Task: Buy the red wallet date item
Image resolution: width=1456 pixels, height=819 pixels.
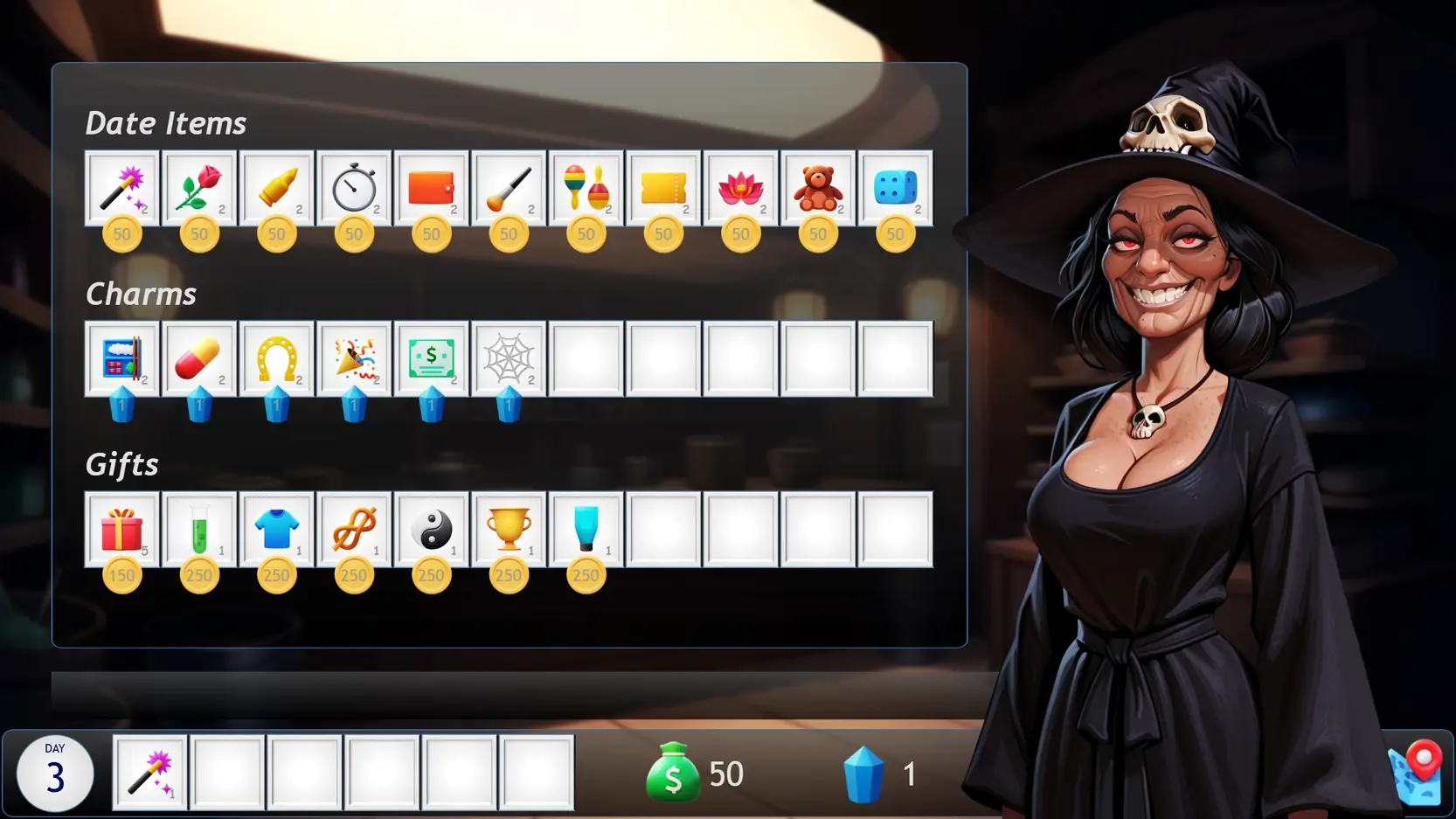Action: pyautogui.click(x=431, y=188)
